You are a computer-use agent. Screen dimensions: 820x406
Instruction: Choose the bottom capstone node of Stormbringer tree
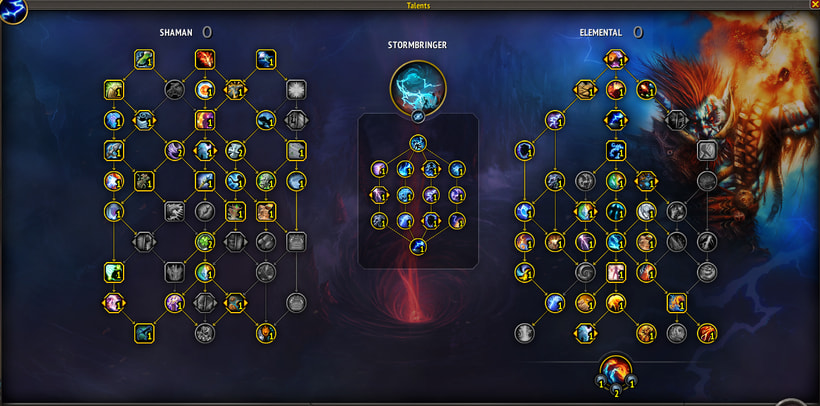[417, 245]
